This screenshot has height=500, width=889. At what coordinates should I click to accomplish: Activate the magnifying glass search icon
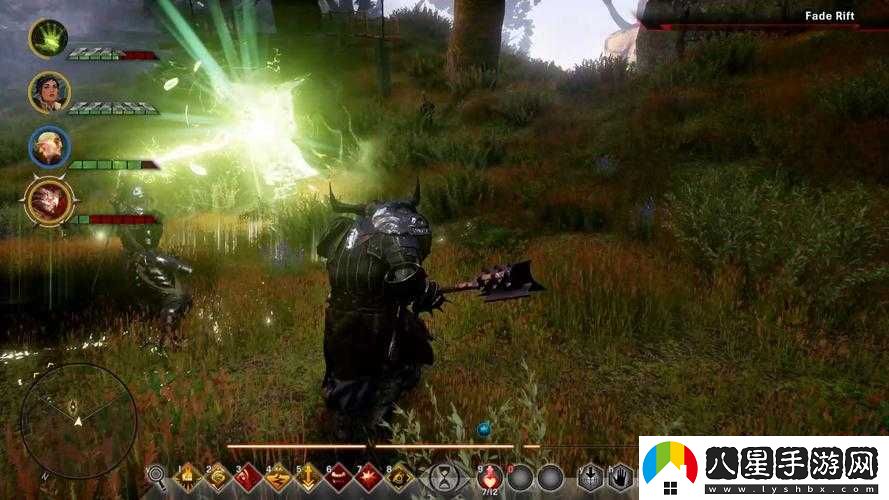point(156,476)
